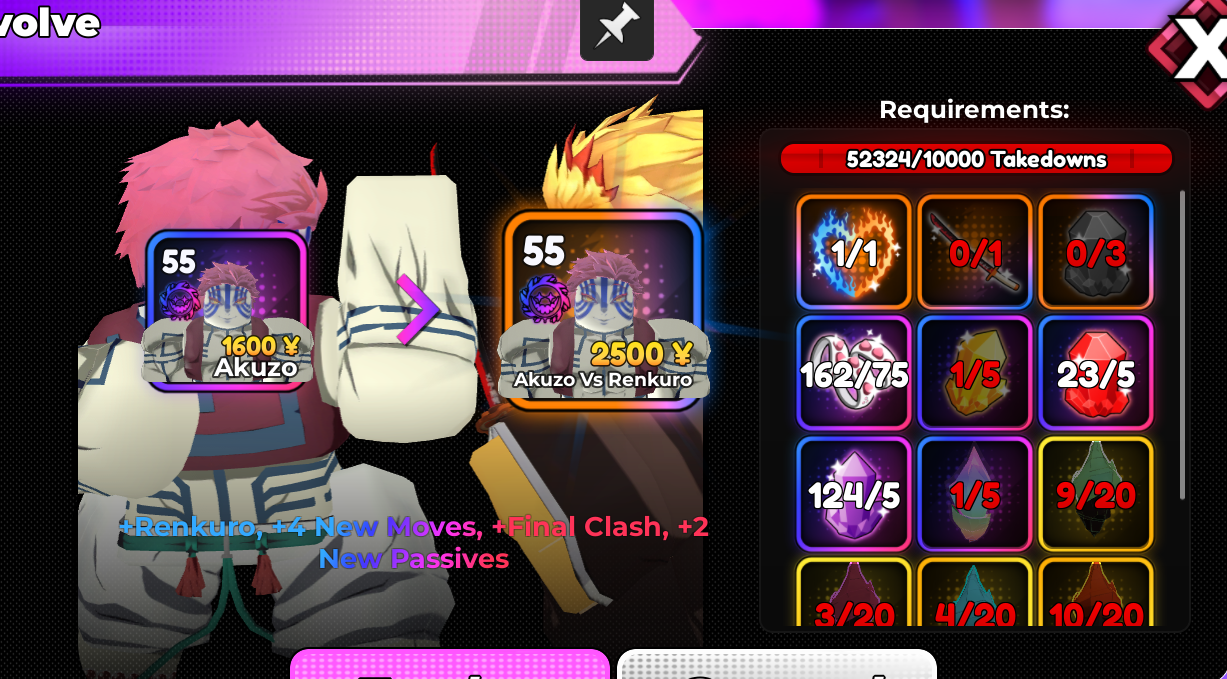Choose the teal crystal requirement showing 4/20

click(974, 596)
